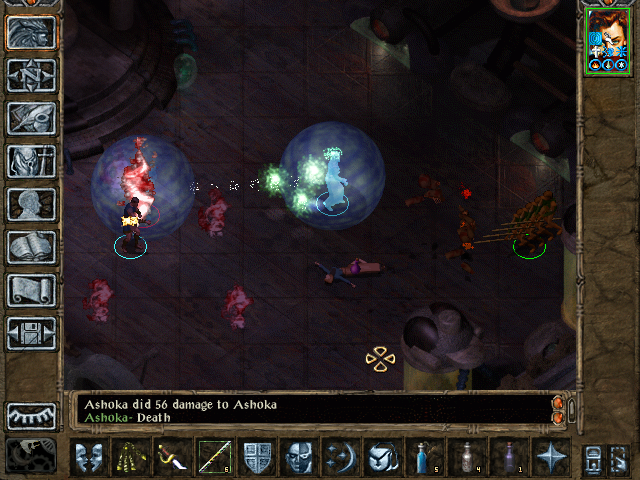The height and width of the screenshot is (480, 640).
Task: Open the inventory screen from the armored figure button
Action: (x=31, y=161)
